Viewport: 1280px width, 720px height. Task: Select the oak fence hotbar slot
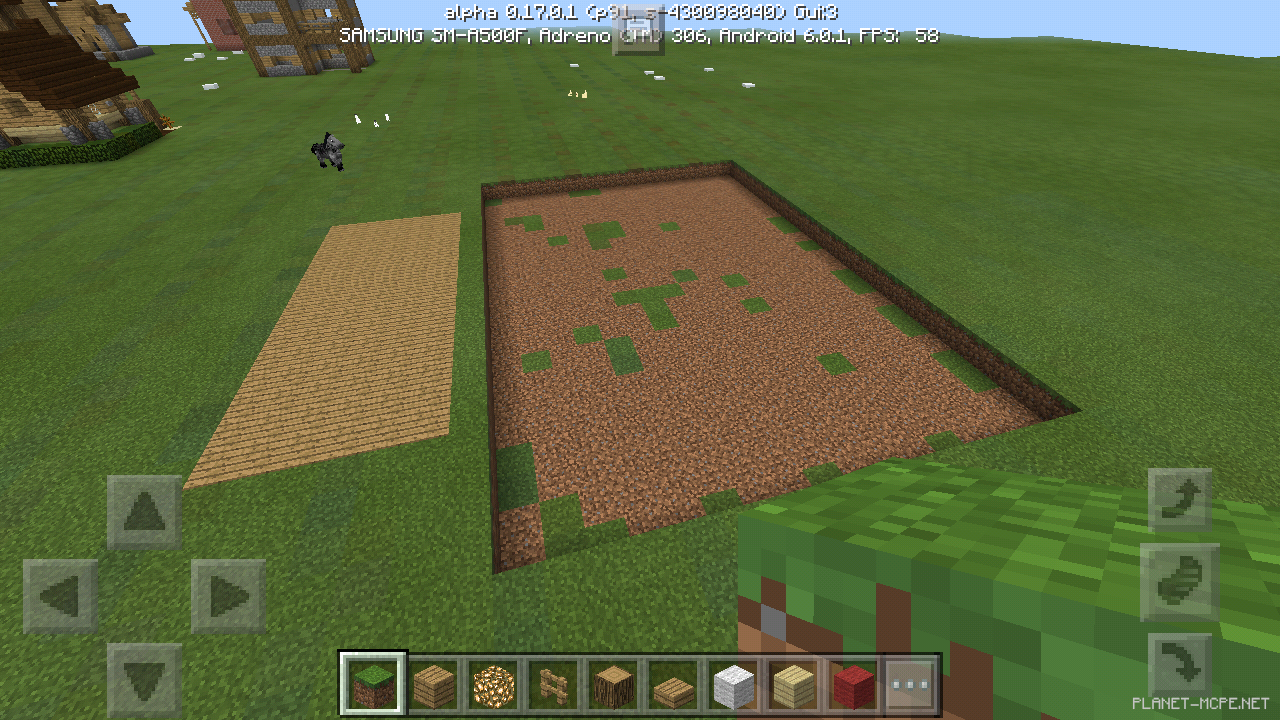(x=553, y=685)
